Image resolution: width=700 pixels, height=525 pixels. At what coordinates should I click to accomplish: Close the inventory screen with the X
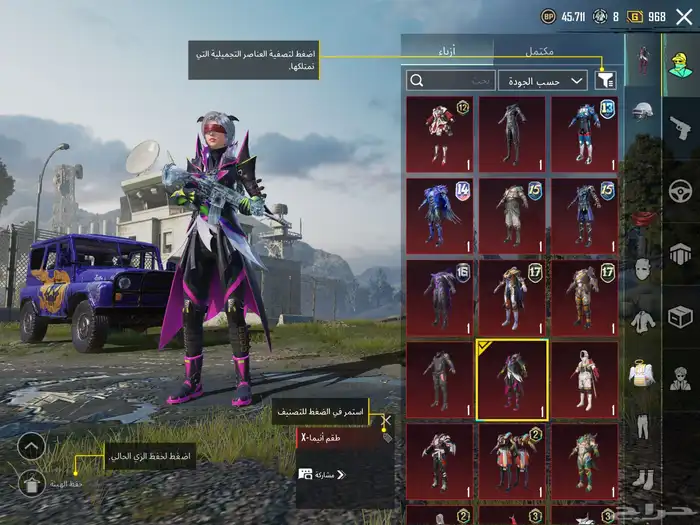[684, 16]
